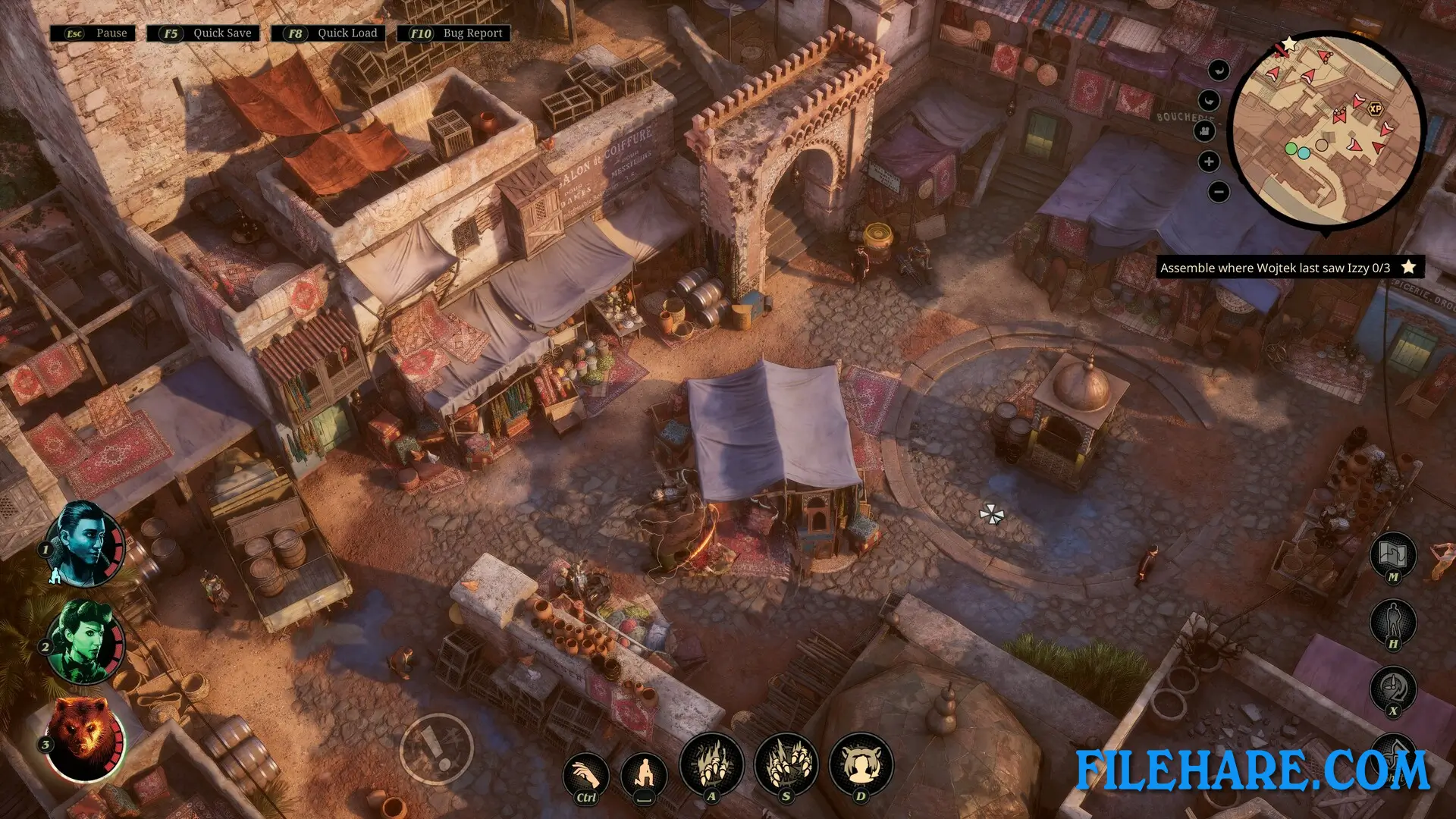Activate the bear swipe skill bound to S
This screenshot has width=1456, height=819.
pyautogui.click(x=786, y=766)
